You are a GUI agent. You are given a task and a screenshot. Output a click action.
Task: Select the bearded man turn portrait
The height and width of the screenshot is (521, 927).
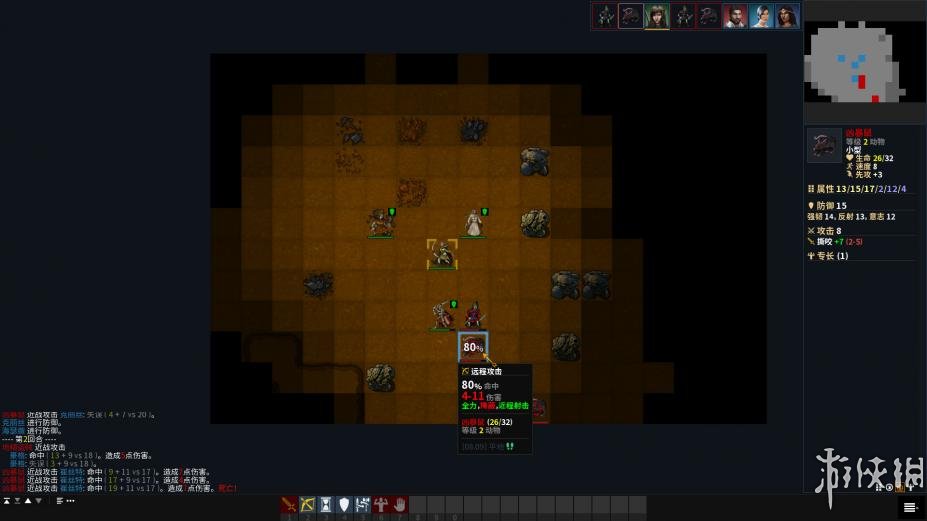point(735,16)
